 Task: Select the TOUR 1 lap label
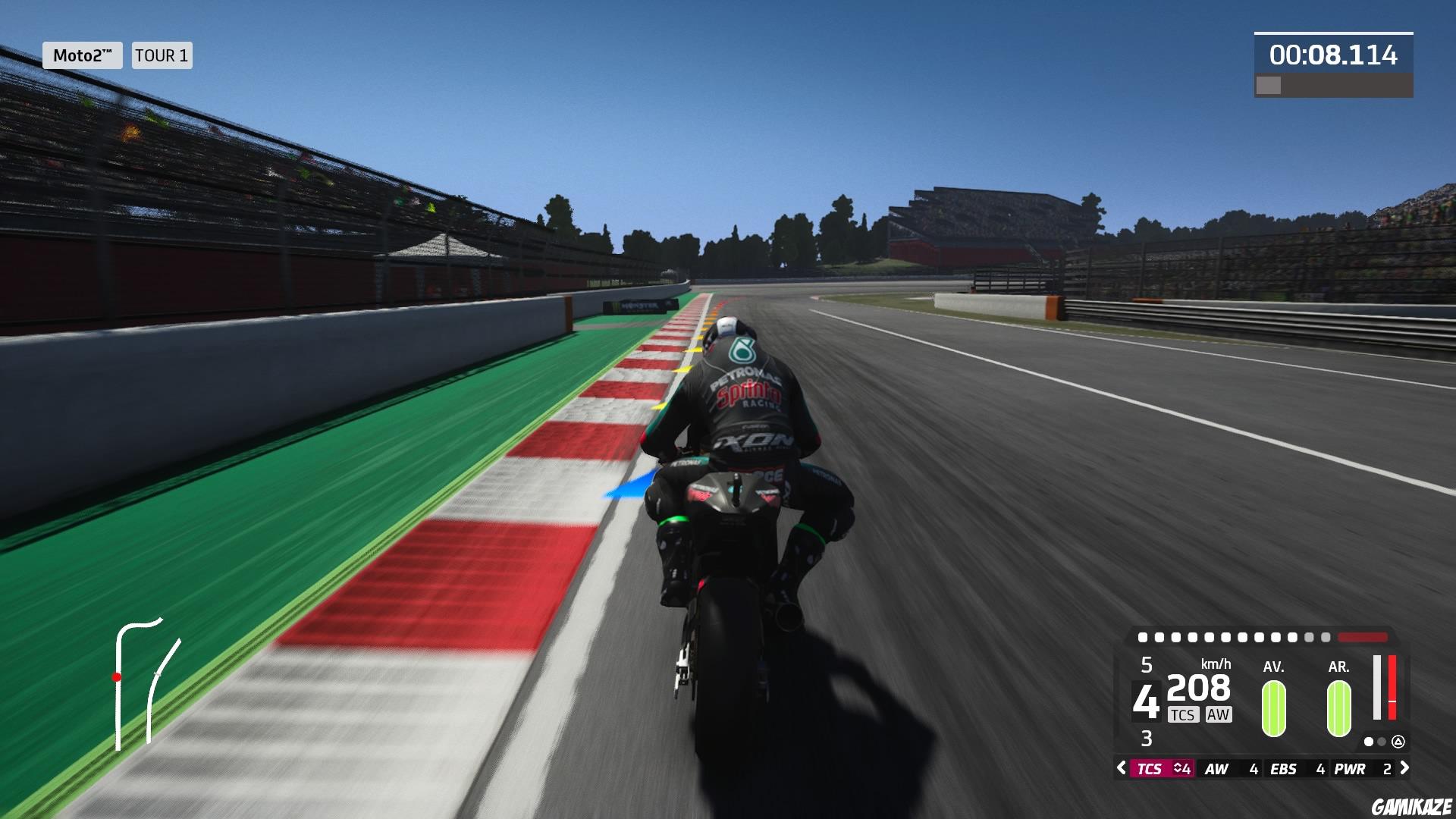coord(161,55)
